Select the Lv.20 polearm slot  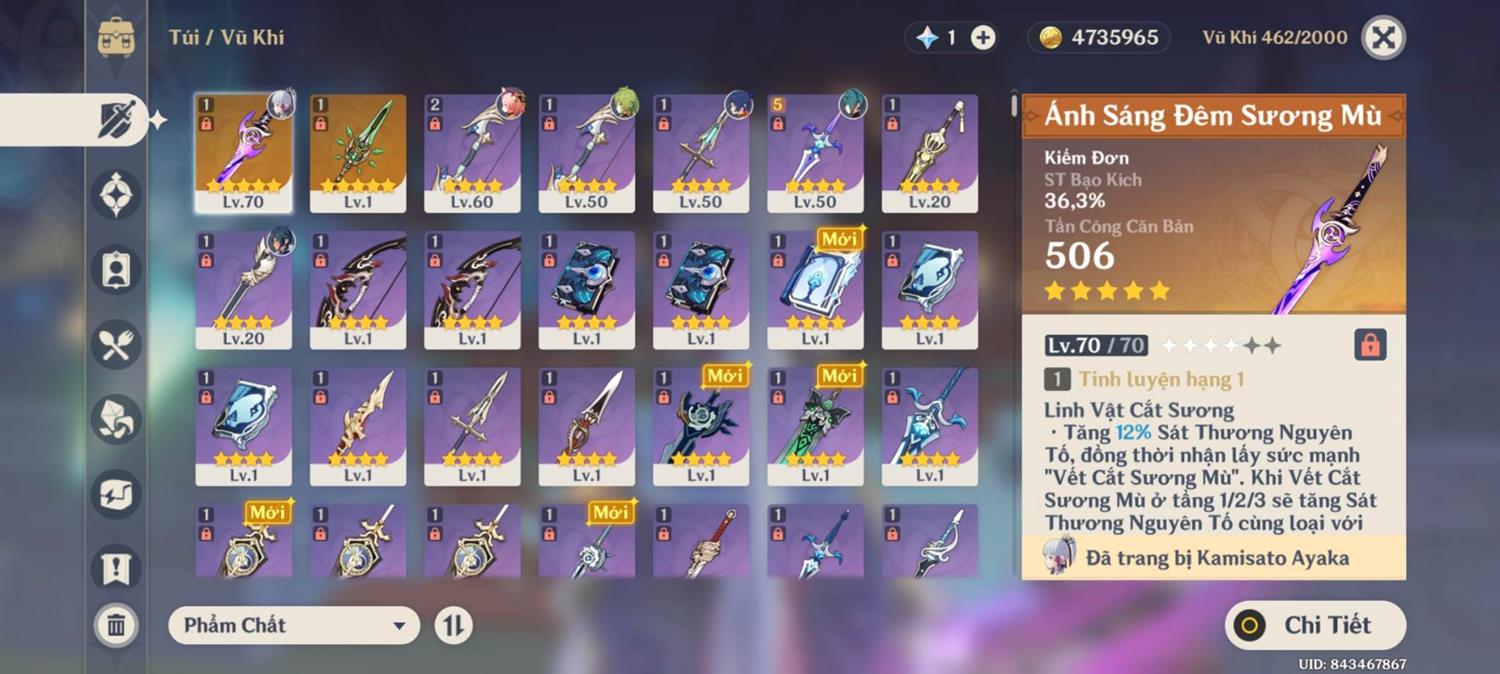pyautogui.click(x=243, y=290)
